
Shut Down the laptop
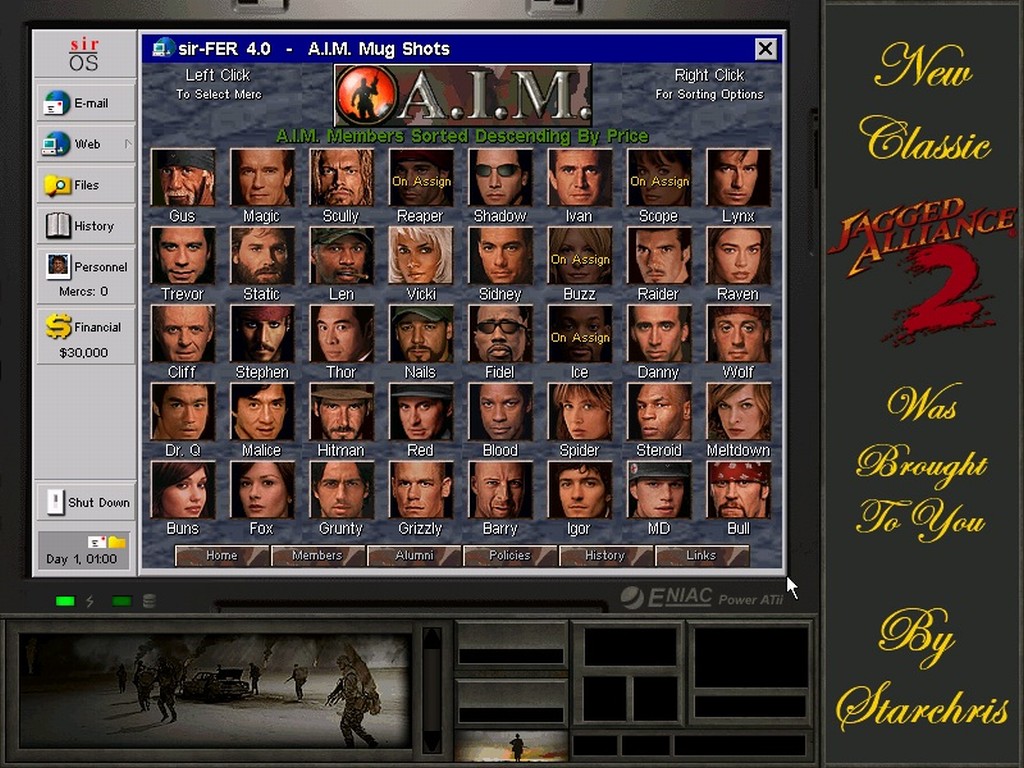86,502
